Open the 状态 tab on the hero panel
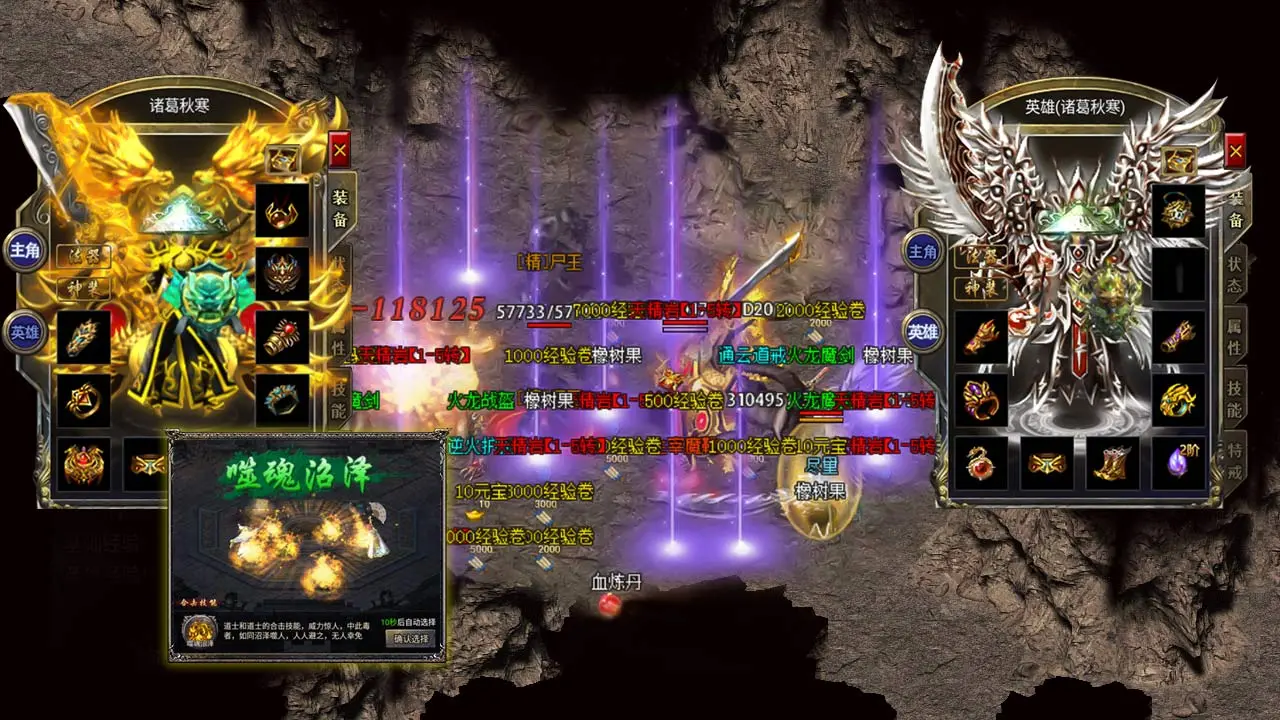 [1235, 273]
